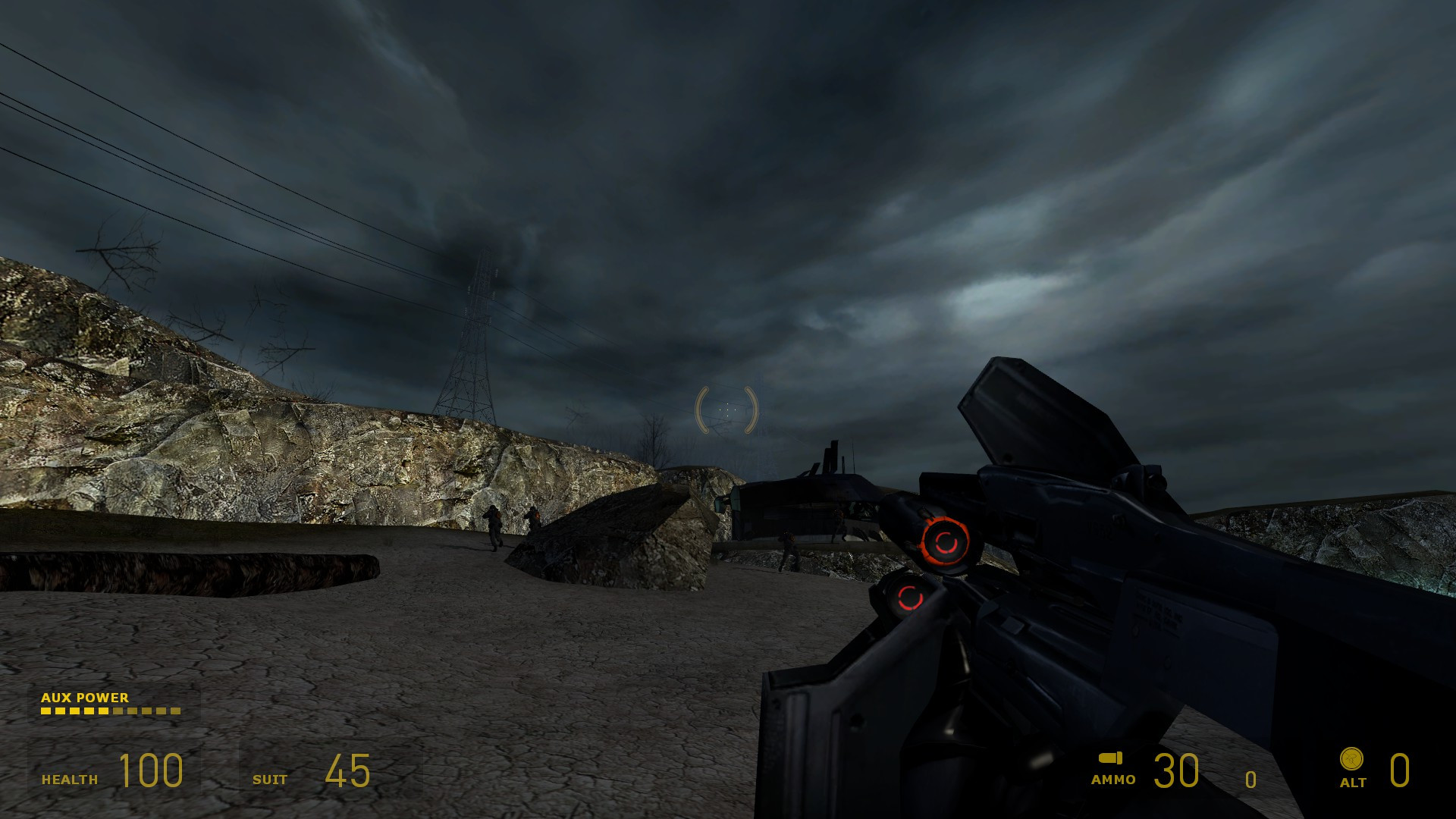
Task: Toggle the AUX POWER indicator label
Action: click(86, 698)
